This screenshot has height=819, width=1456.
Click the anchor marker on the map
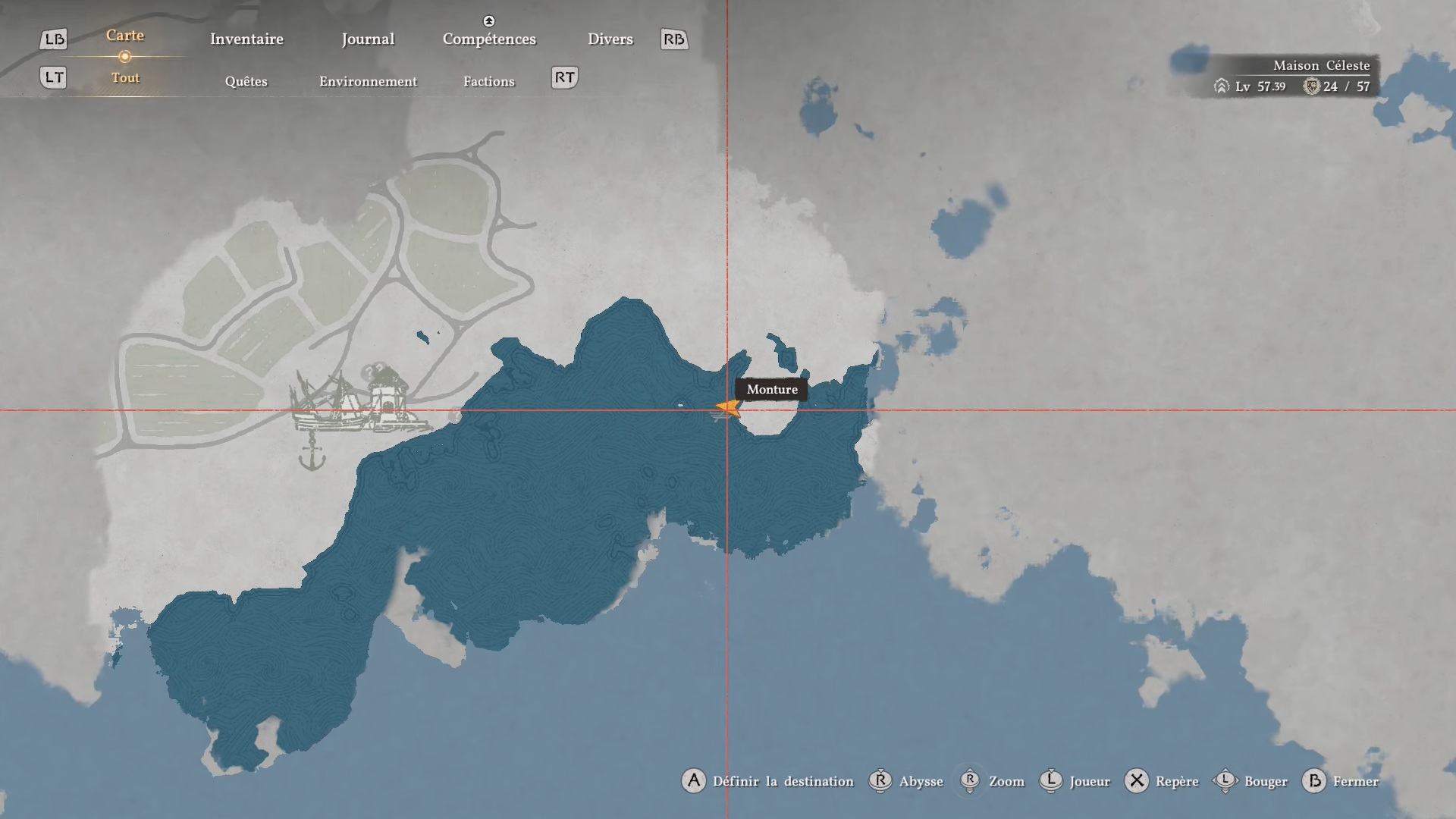[x=312, y=457]
